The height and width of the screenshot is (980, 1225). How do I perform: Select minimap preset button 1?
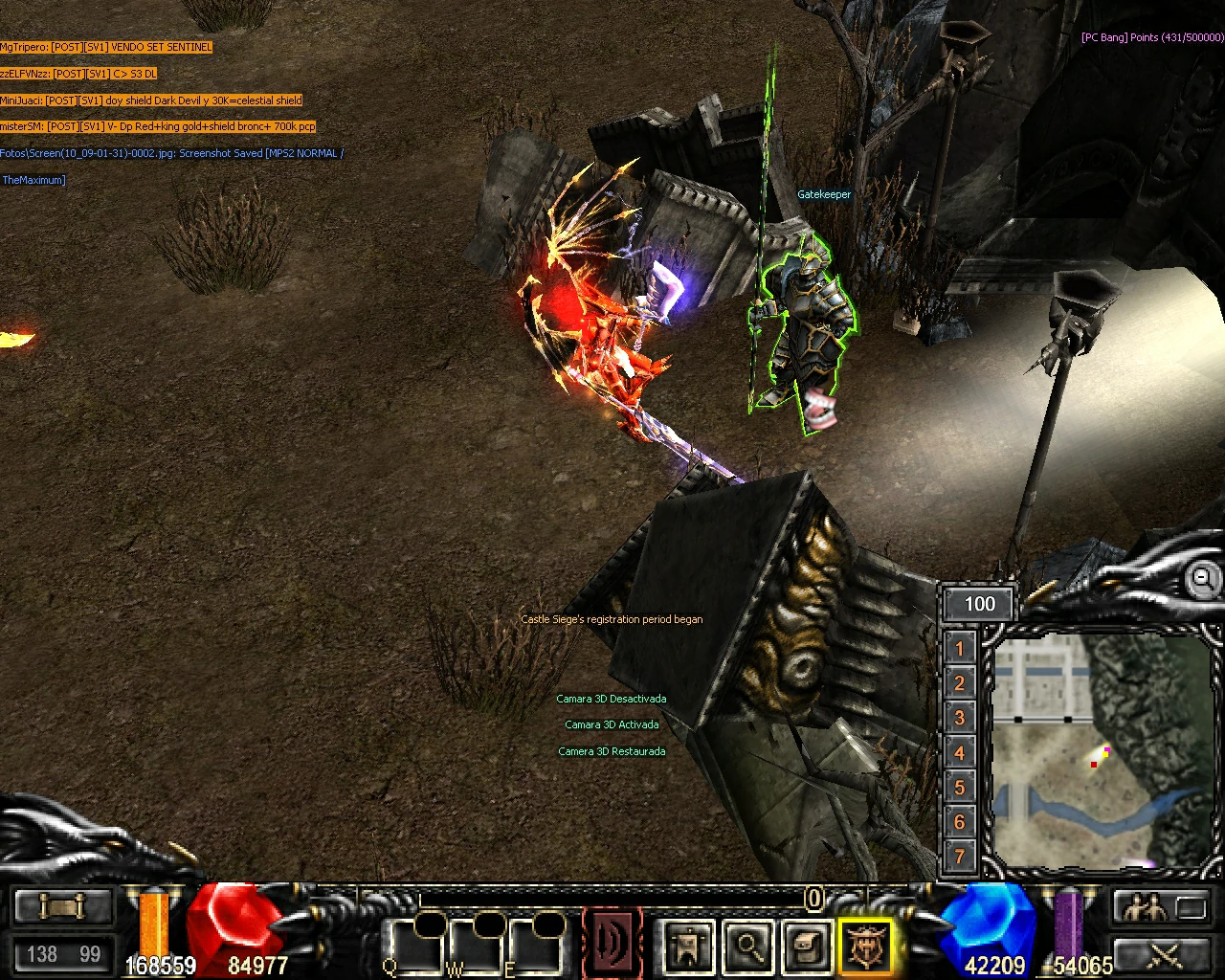coord(960,649)
